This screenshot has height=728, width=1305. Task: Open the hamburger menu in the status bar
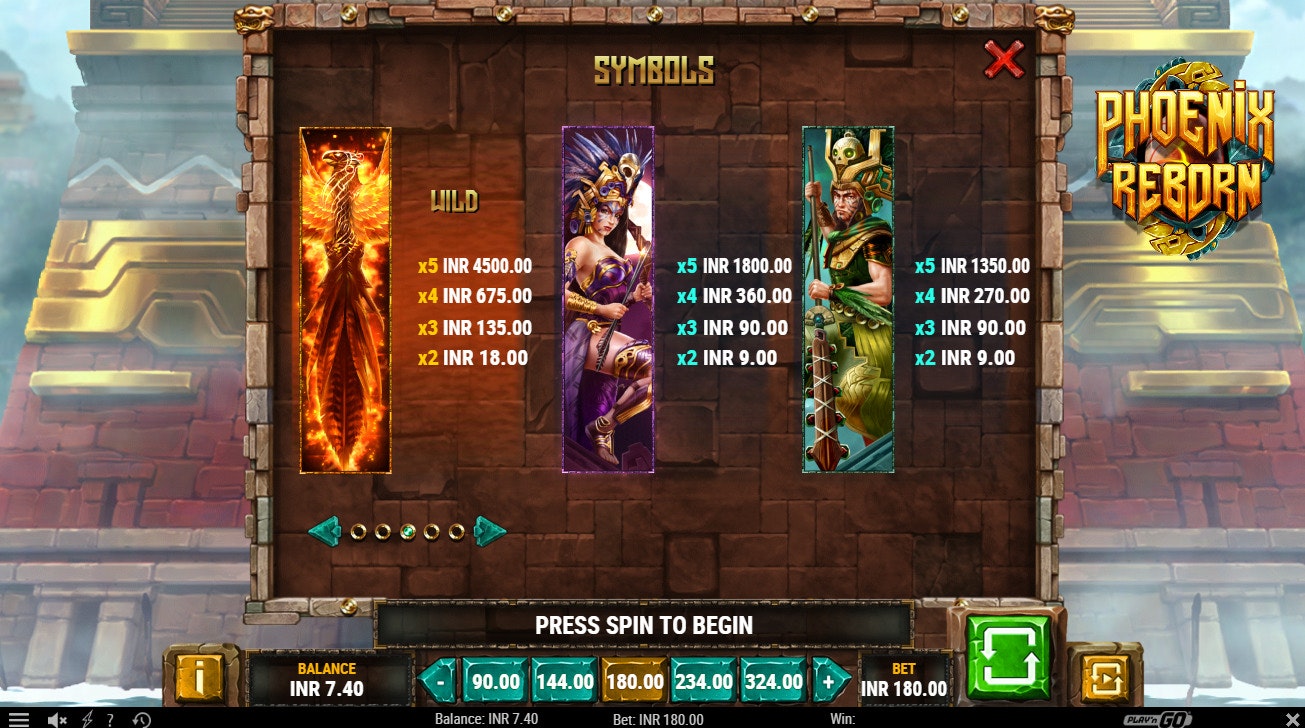coord(19,717)
